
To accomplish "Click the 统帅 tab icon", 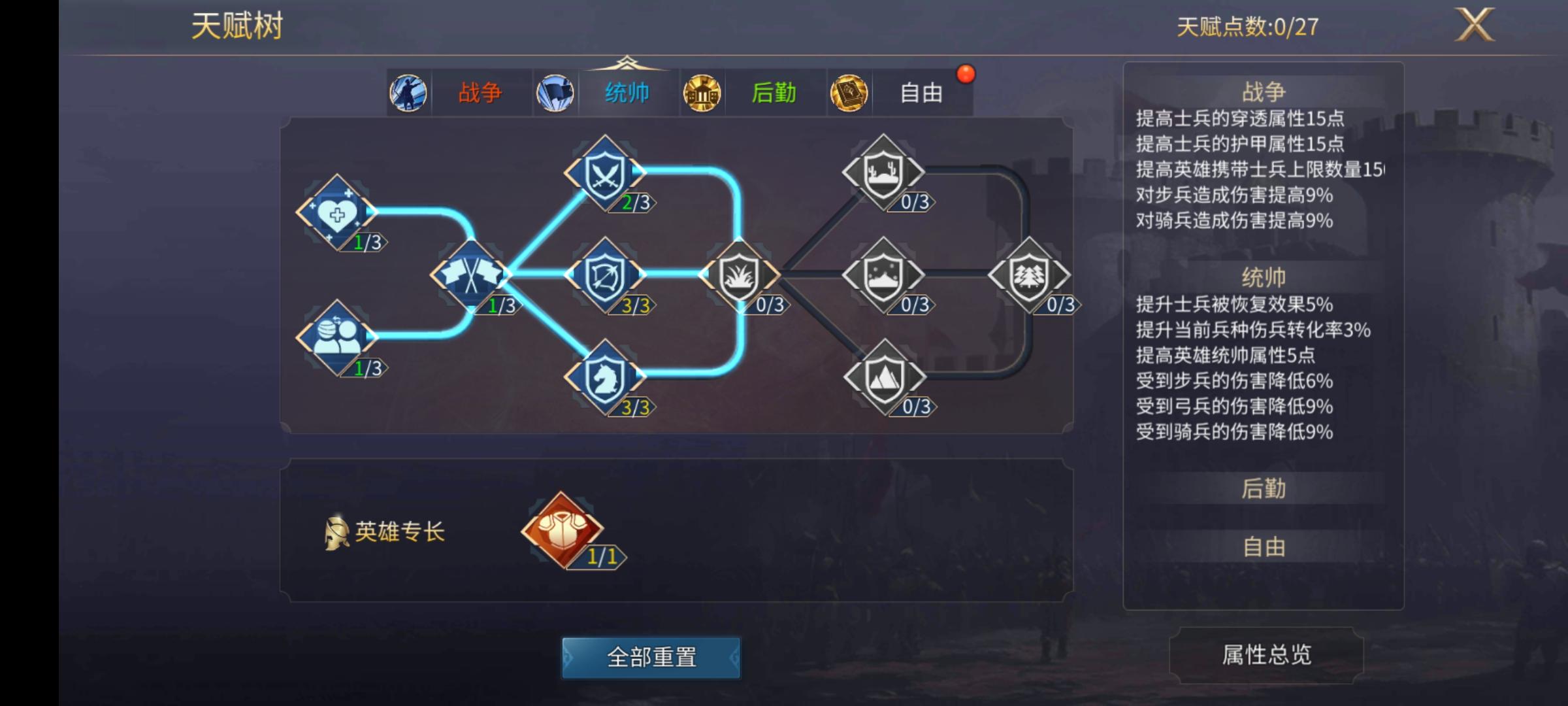I will click(x=555, y=93).
